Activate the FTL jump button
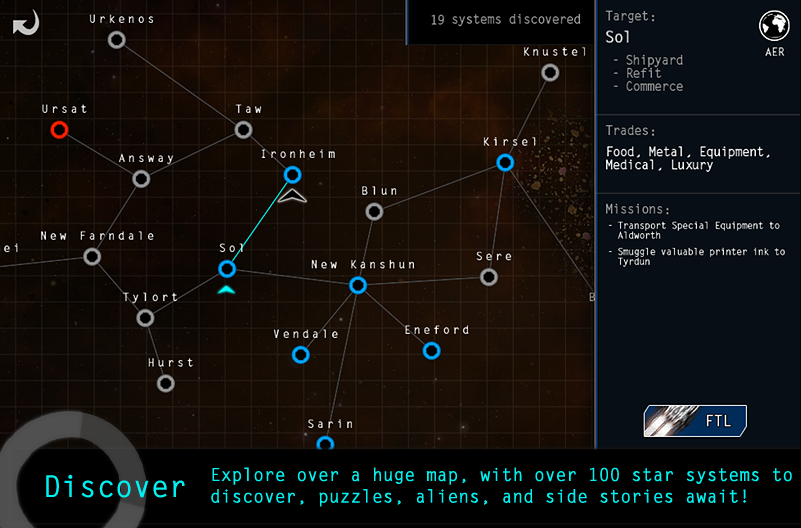This screenshot has width=801, height=528. click(x=695, y=421)
